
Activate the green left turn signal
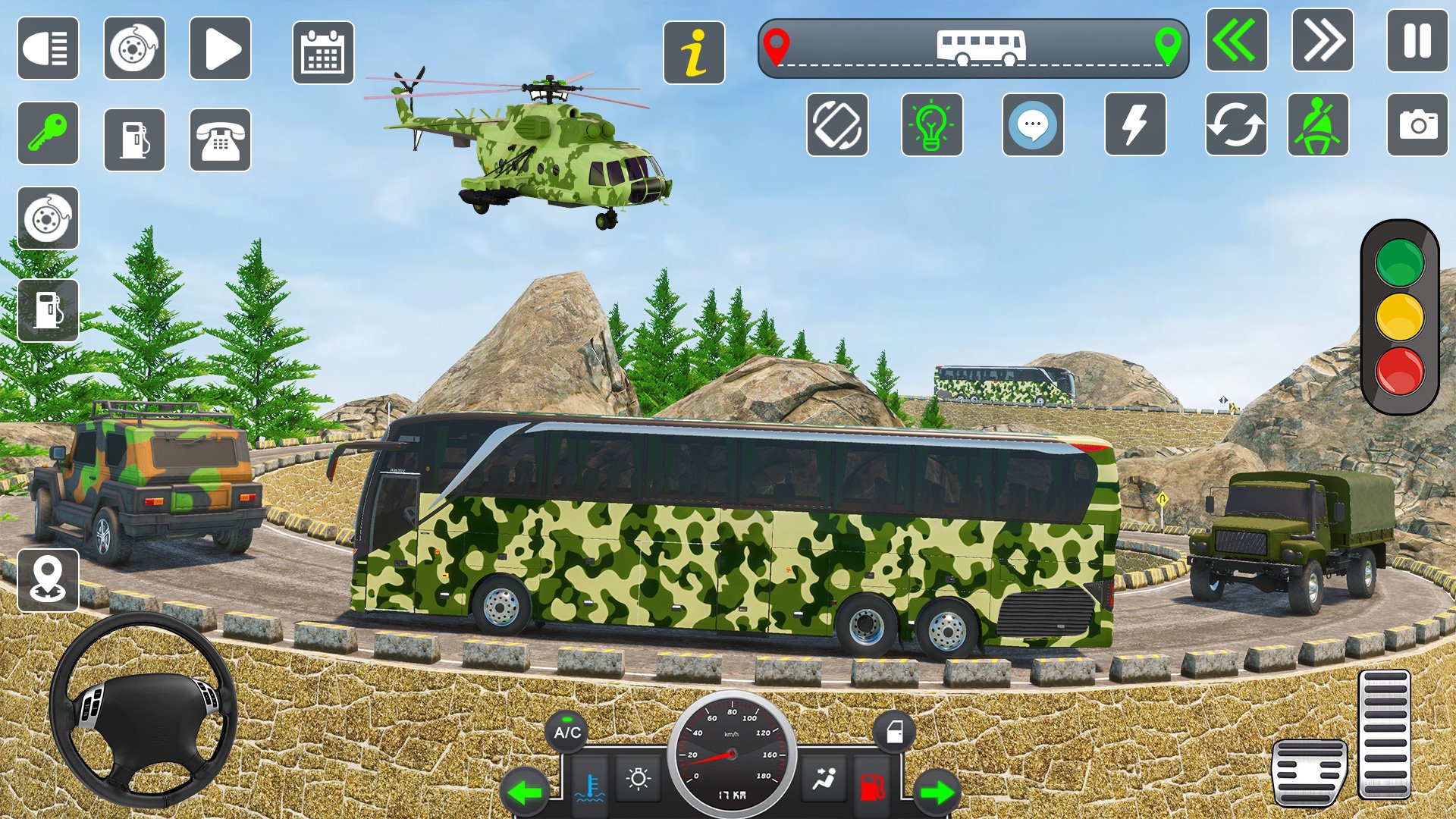coord(525,792)
